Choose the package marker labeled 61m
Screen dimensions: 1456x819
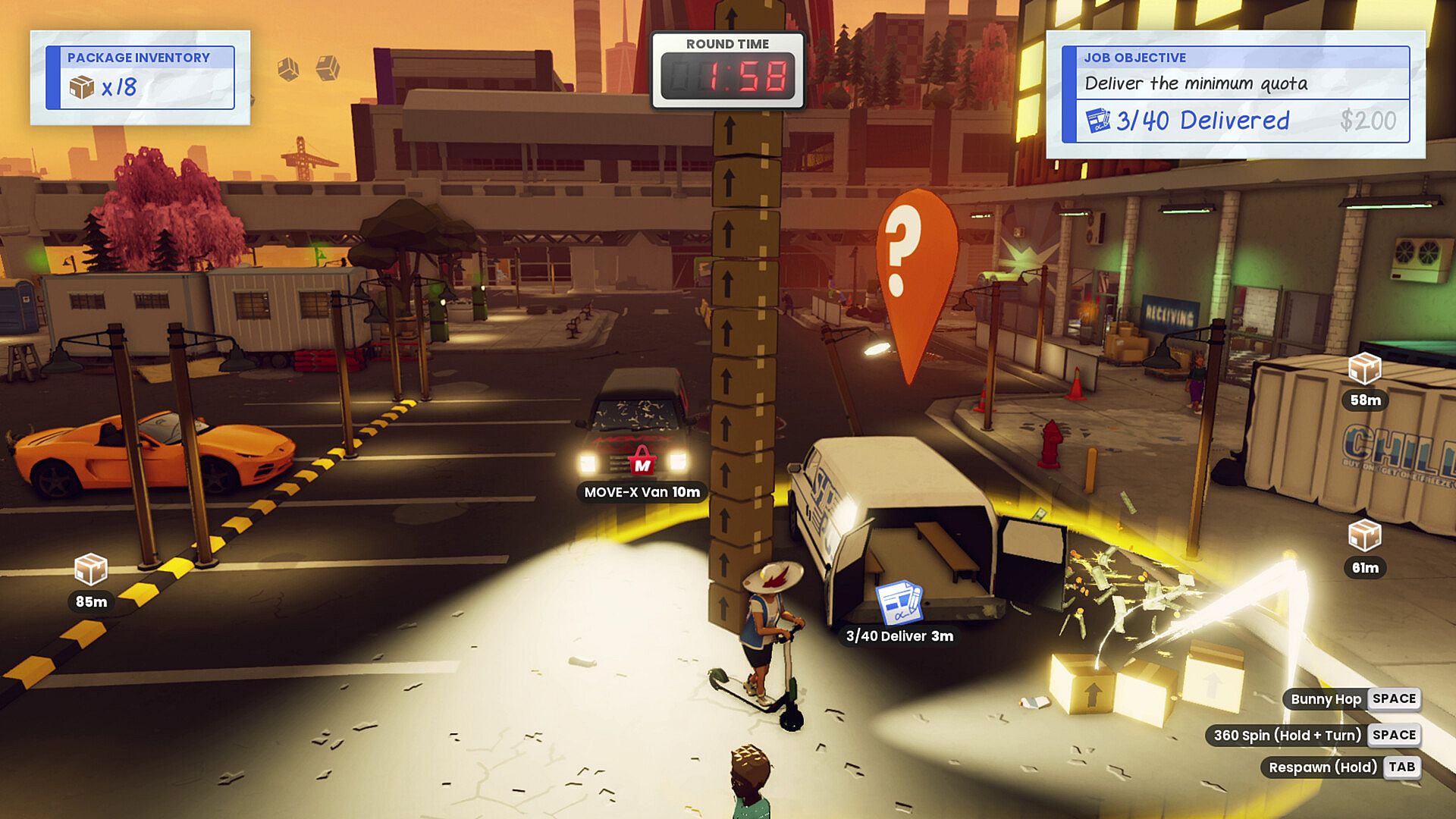1364,536
